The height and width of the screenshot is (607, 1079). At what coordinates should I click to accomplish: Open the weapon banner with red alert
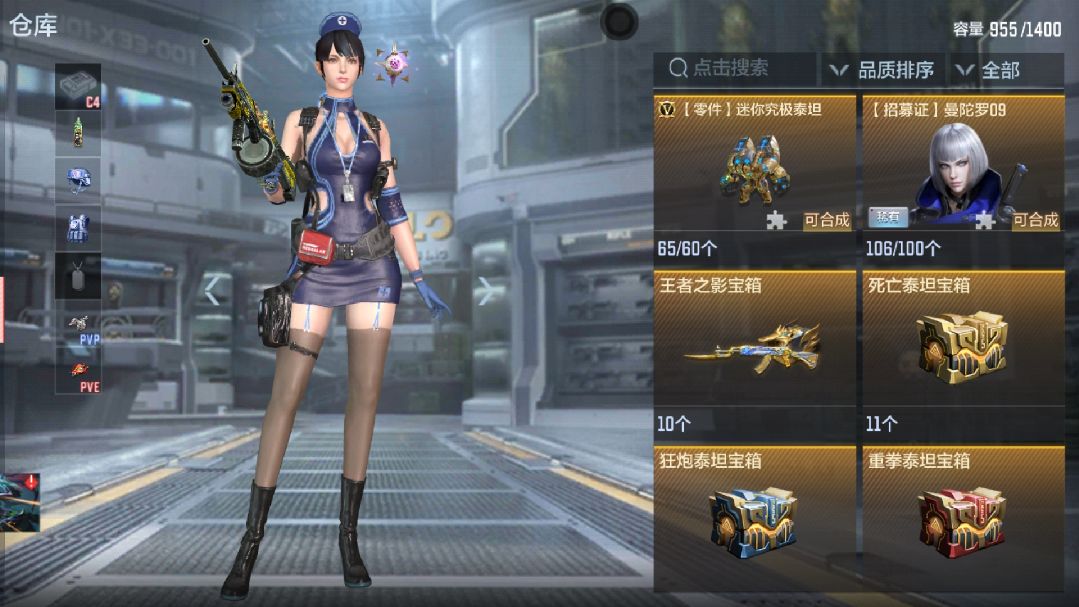[20, 502]
